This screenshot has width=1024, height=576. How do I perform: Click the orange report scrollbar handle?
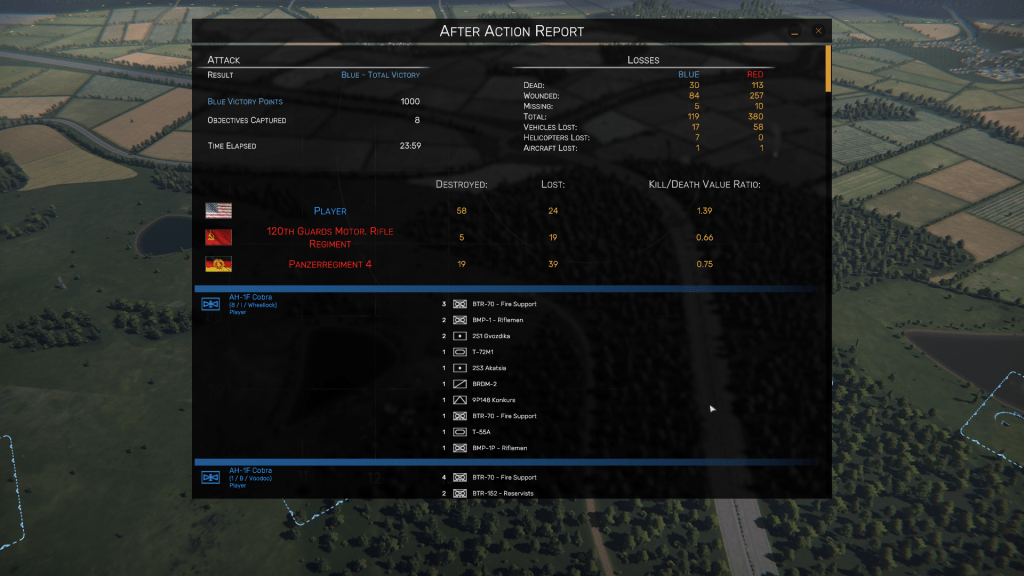click(x=827, y=68)
